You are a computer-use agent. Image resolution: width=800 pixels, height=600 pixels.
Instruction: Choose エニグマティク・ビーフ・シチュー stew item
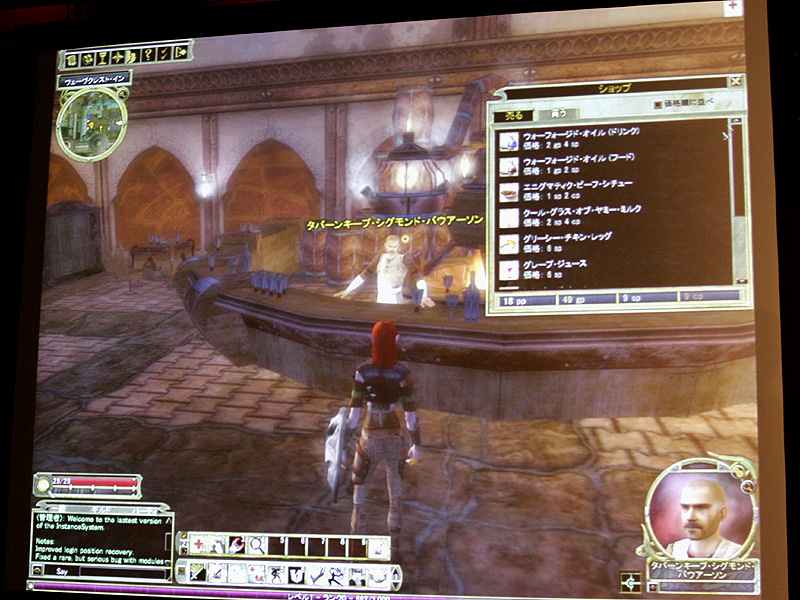(x=580, y=191)
